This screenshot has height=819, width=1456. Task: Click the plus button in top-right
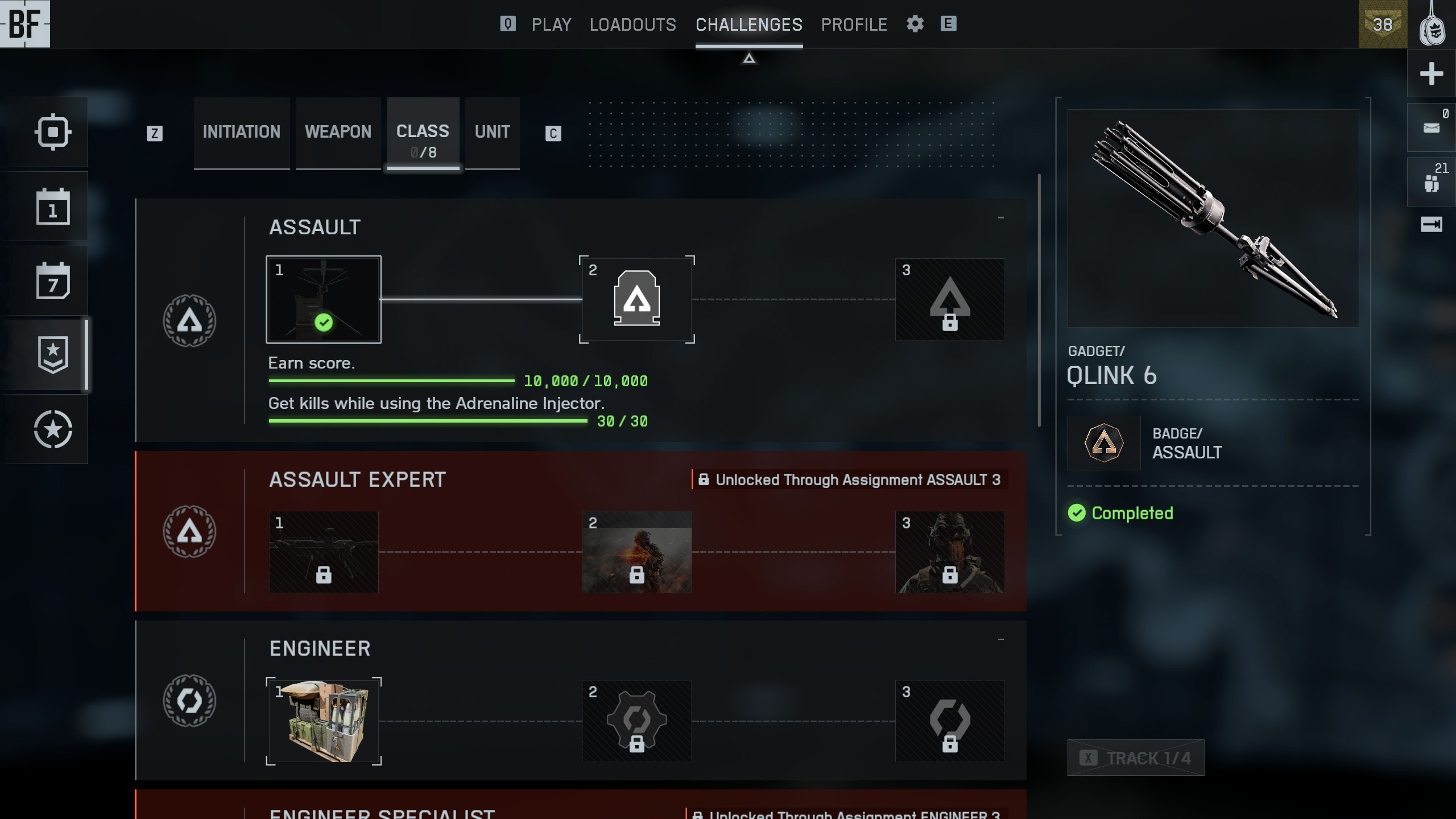click(x=1431, y=73)
